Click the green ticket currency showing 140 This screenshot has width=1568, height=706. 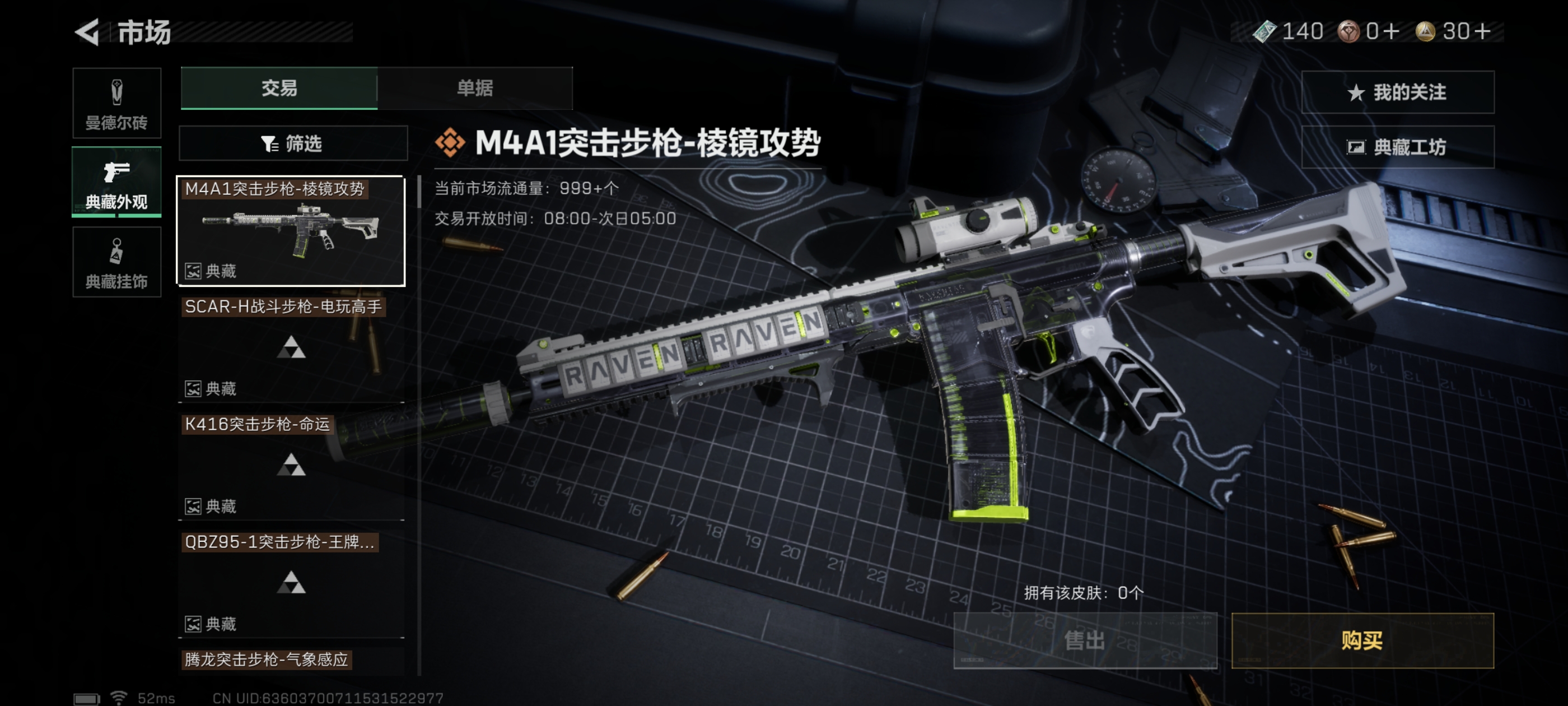click(1288, 31)
